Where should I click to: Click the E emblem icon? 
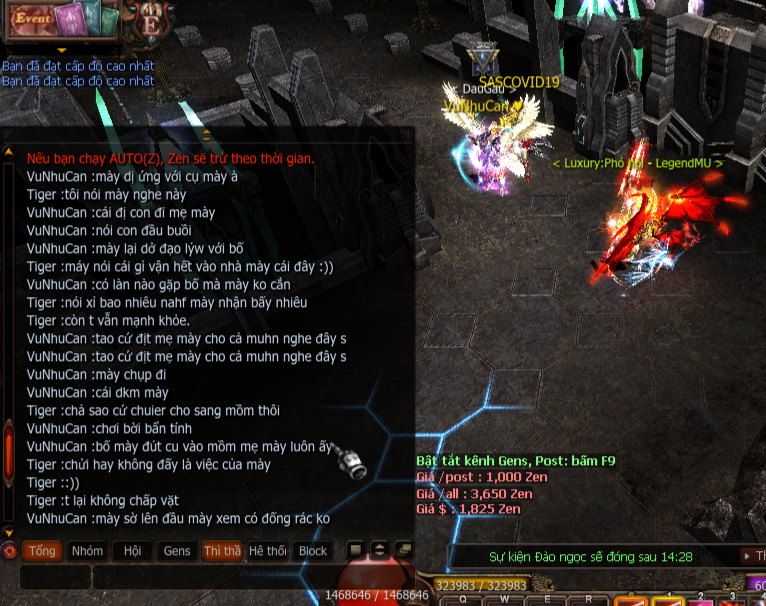(x=152, y=22)
